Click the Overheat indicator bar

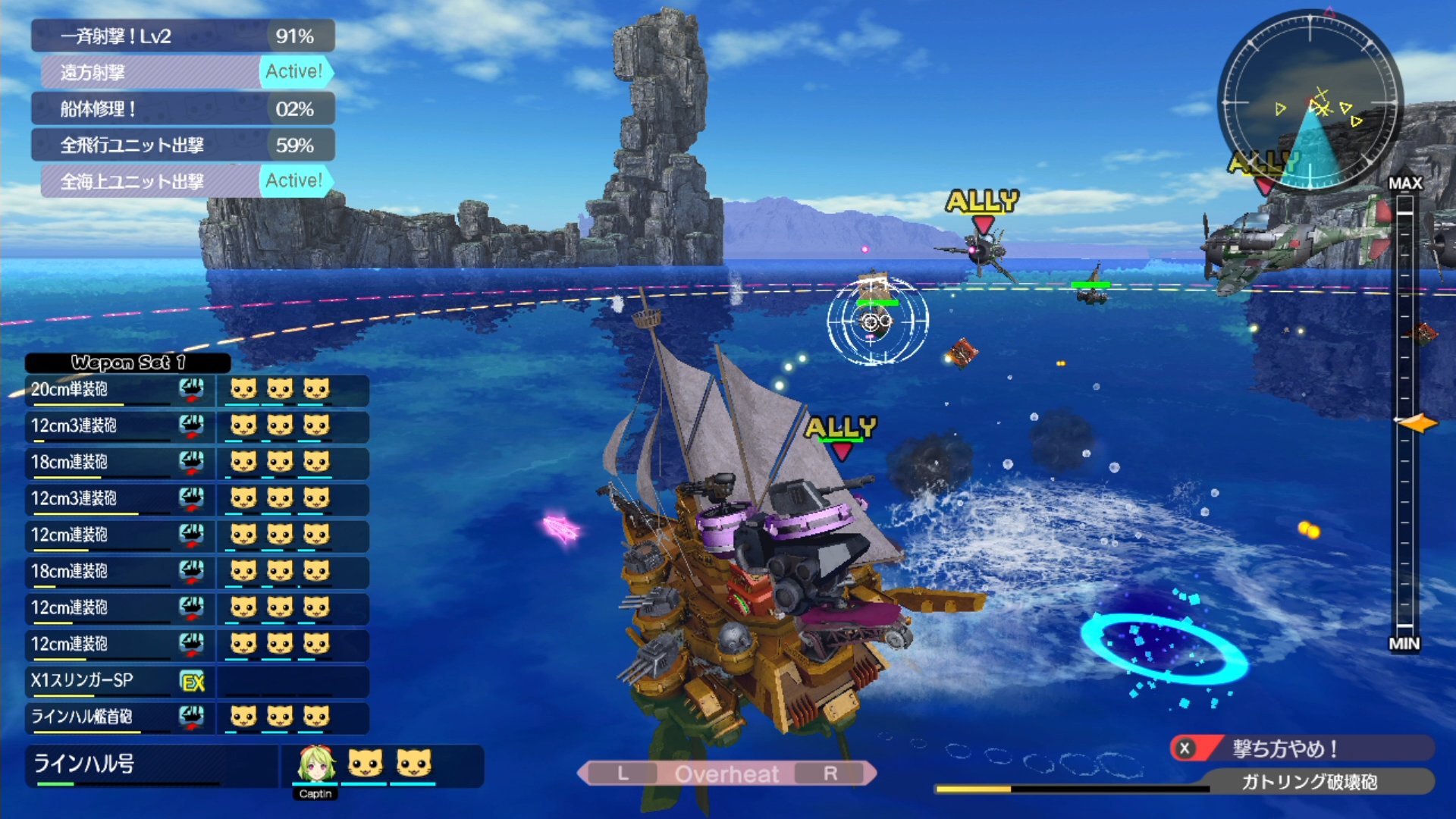click(726, 773)
